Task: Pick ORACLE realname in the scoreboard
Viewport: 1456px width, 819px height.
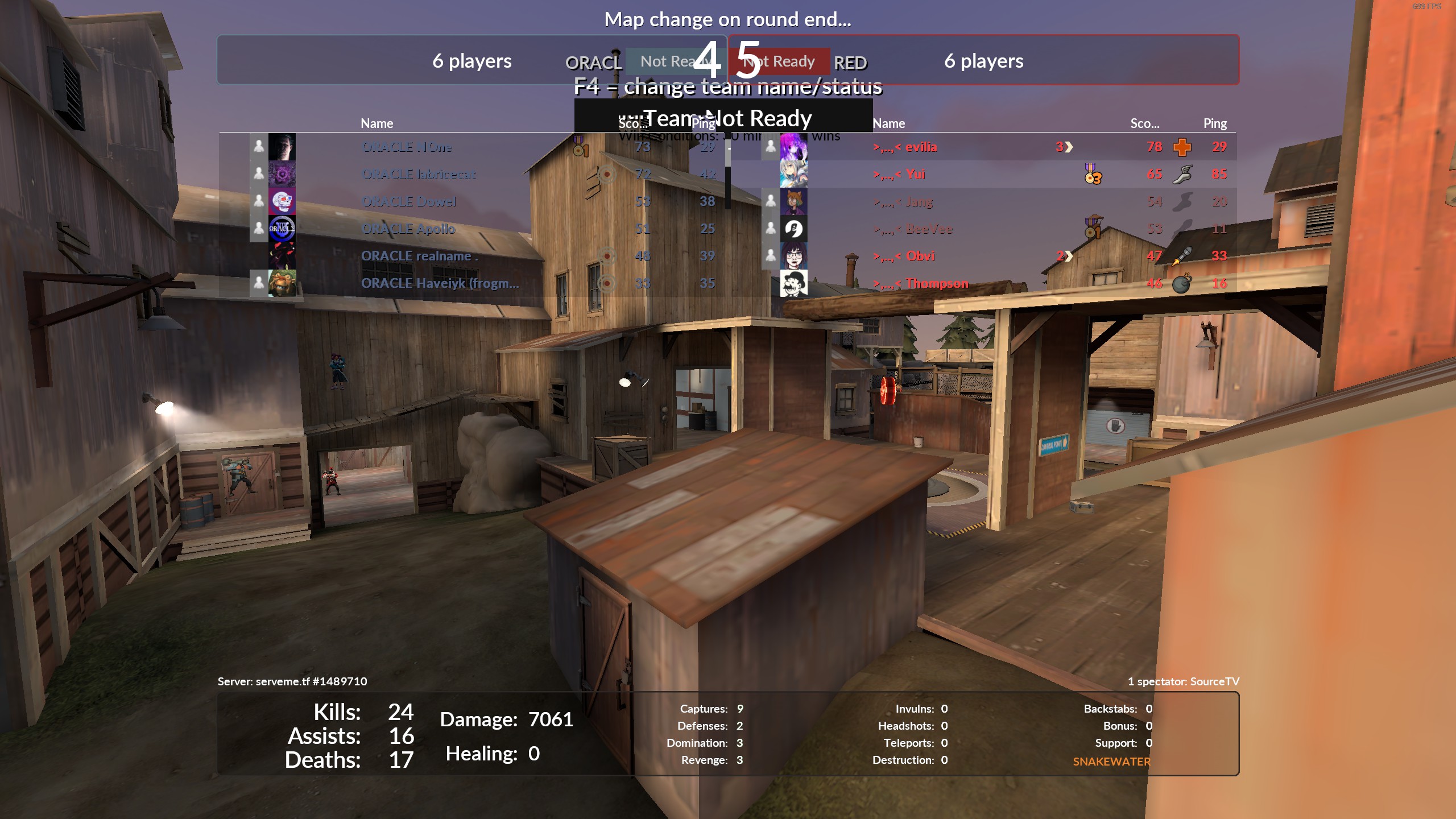Action: [419, 256]
